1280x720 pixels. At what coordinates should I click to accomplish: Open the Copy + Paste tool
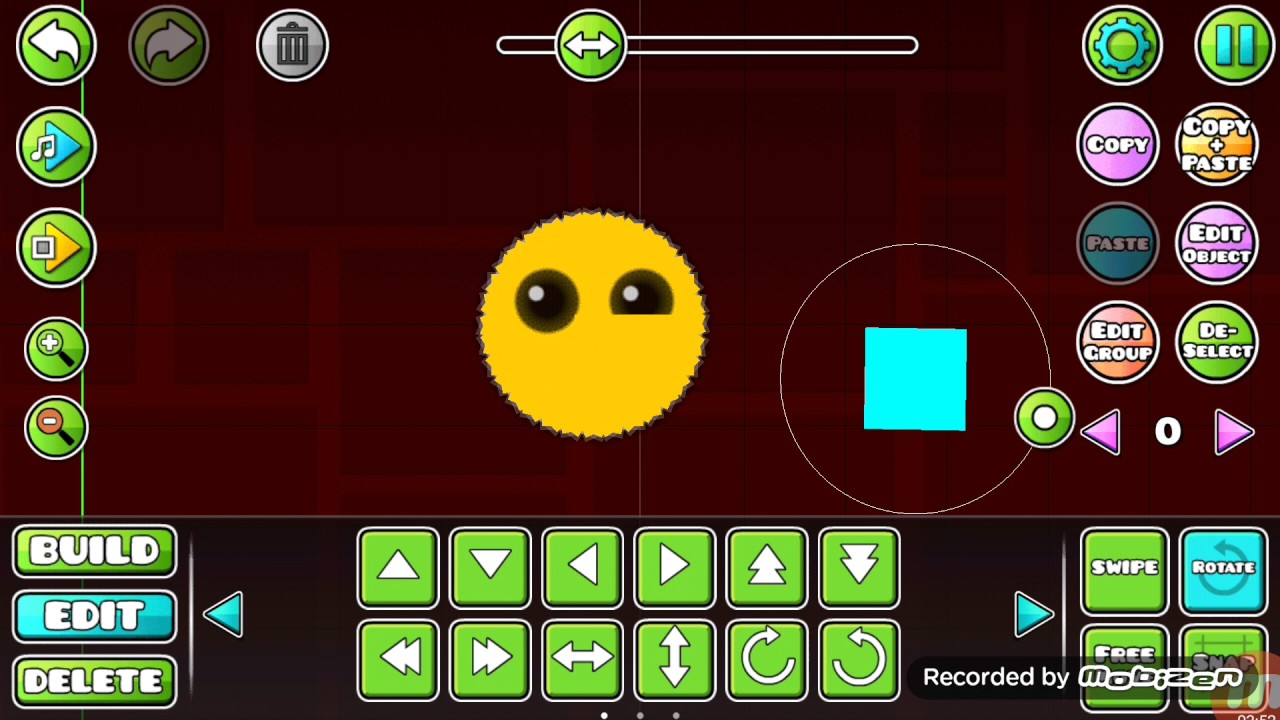(1217, 143)
